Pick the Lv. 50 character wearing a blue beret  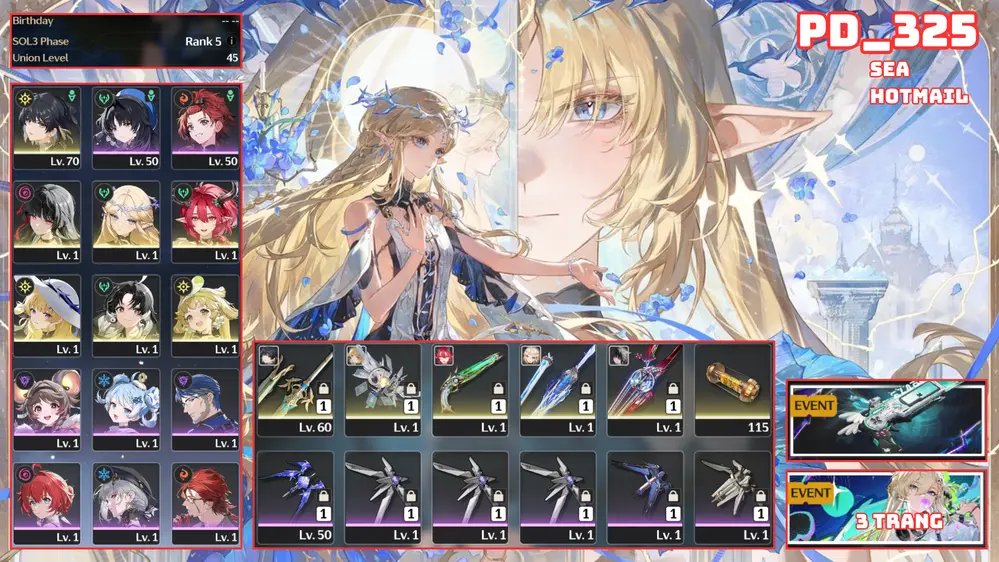(x=126, y=128)
